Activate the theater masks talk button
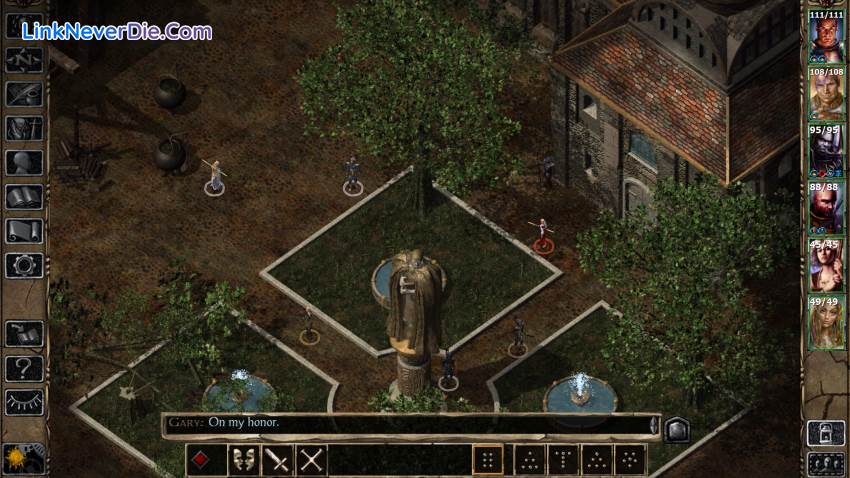850x478 pixels. pyautogui.click(x=241, y=460)
